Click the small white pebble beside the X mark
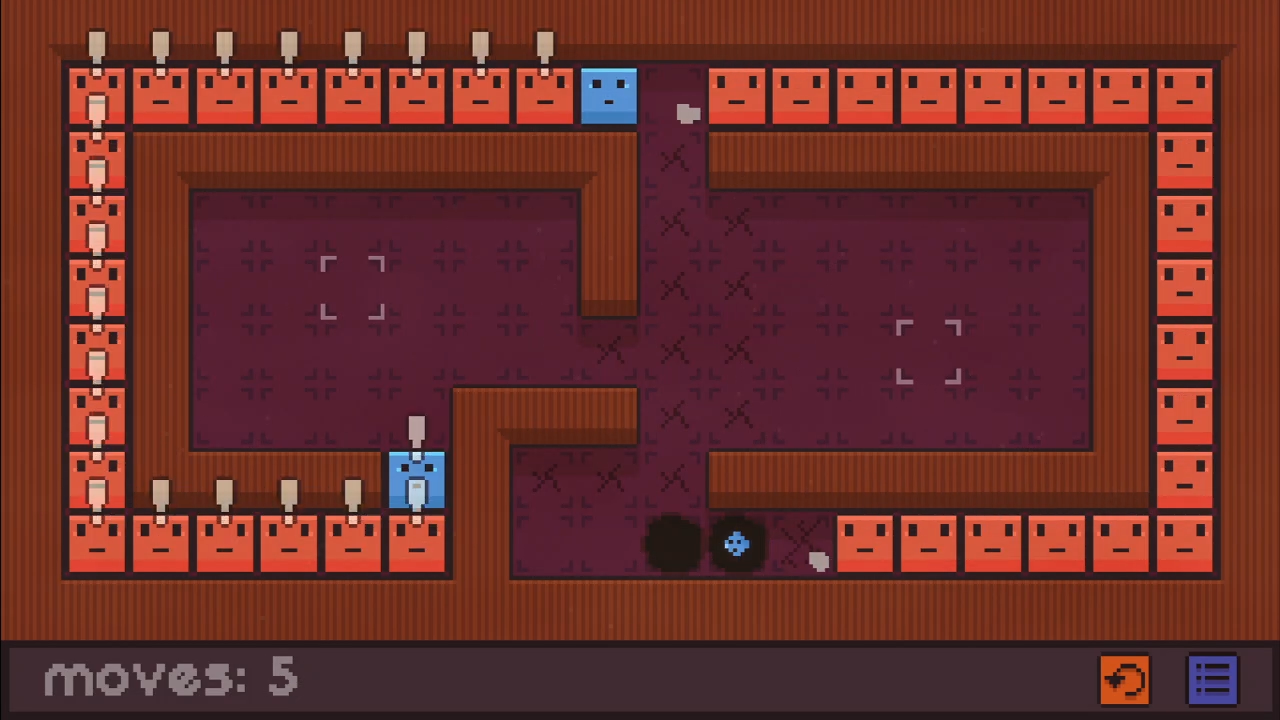 click(x=818, y=560)
